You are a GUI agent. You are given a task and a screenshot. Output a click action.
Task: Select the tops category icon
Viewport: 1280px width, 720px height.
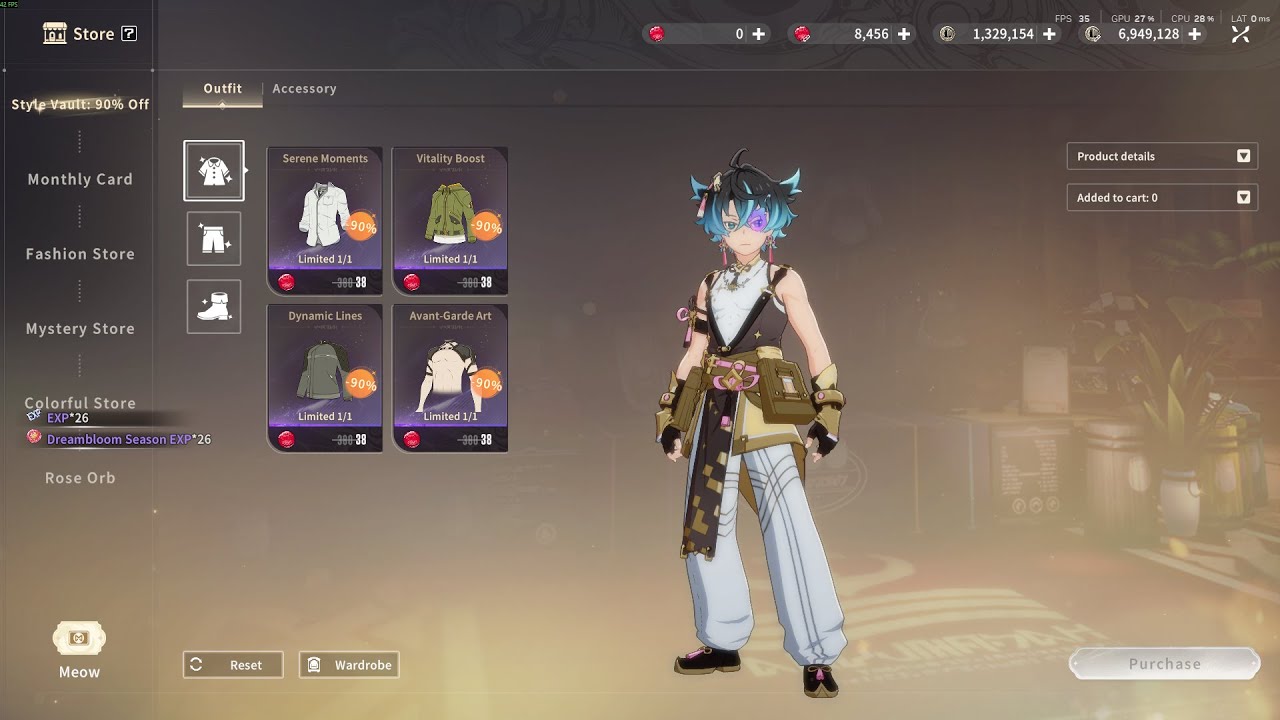click(214, 171)
